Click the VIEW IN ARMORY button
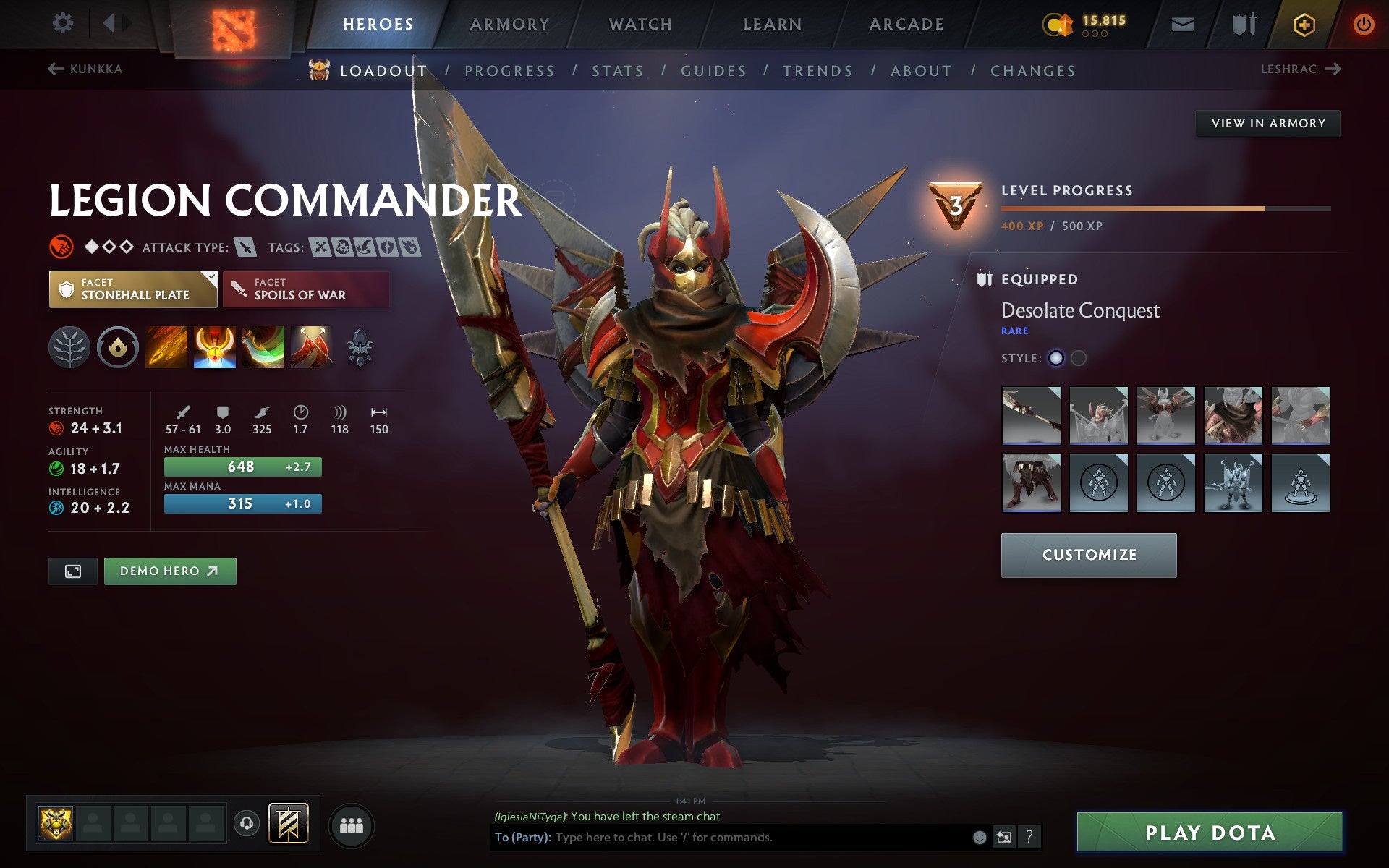1389x868 pixels. 1267,123
